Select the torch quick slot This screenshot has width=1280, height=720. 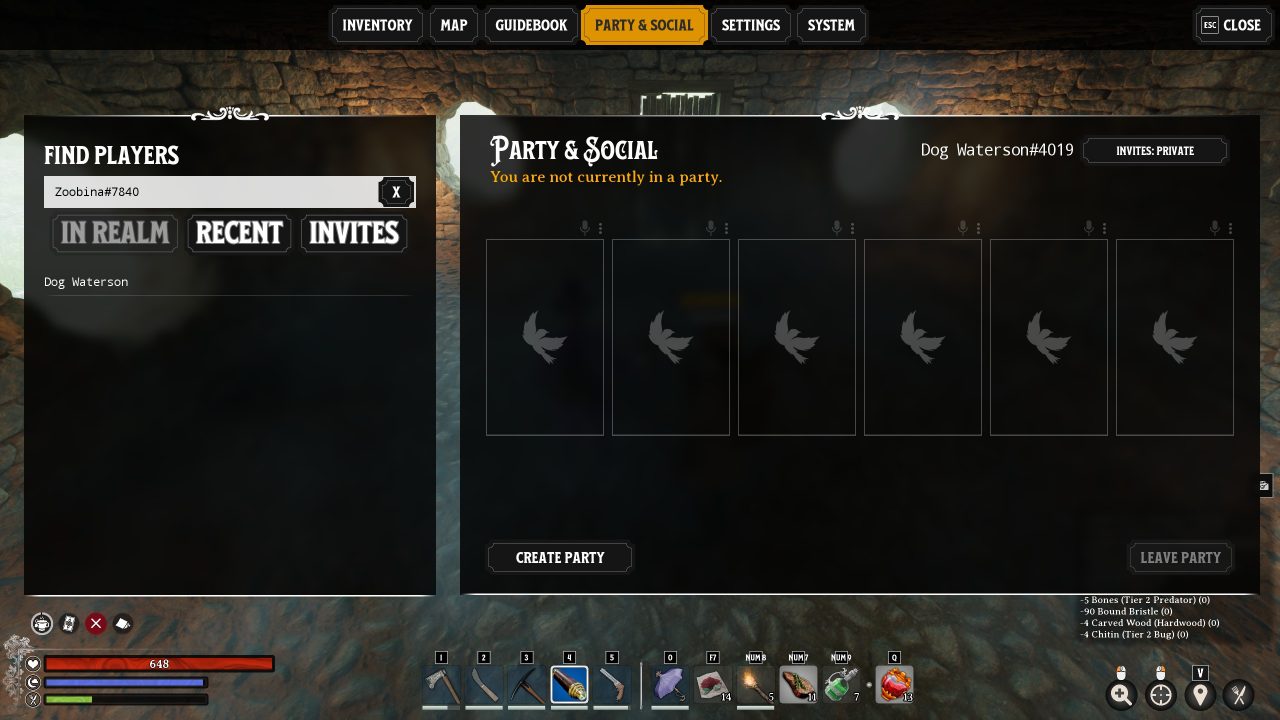tap(755, 686)
